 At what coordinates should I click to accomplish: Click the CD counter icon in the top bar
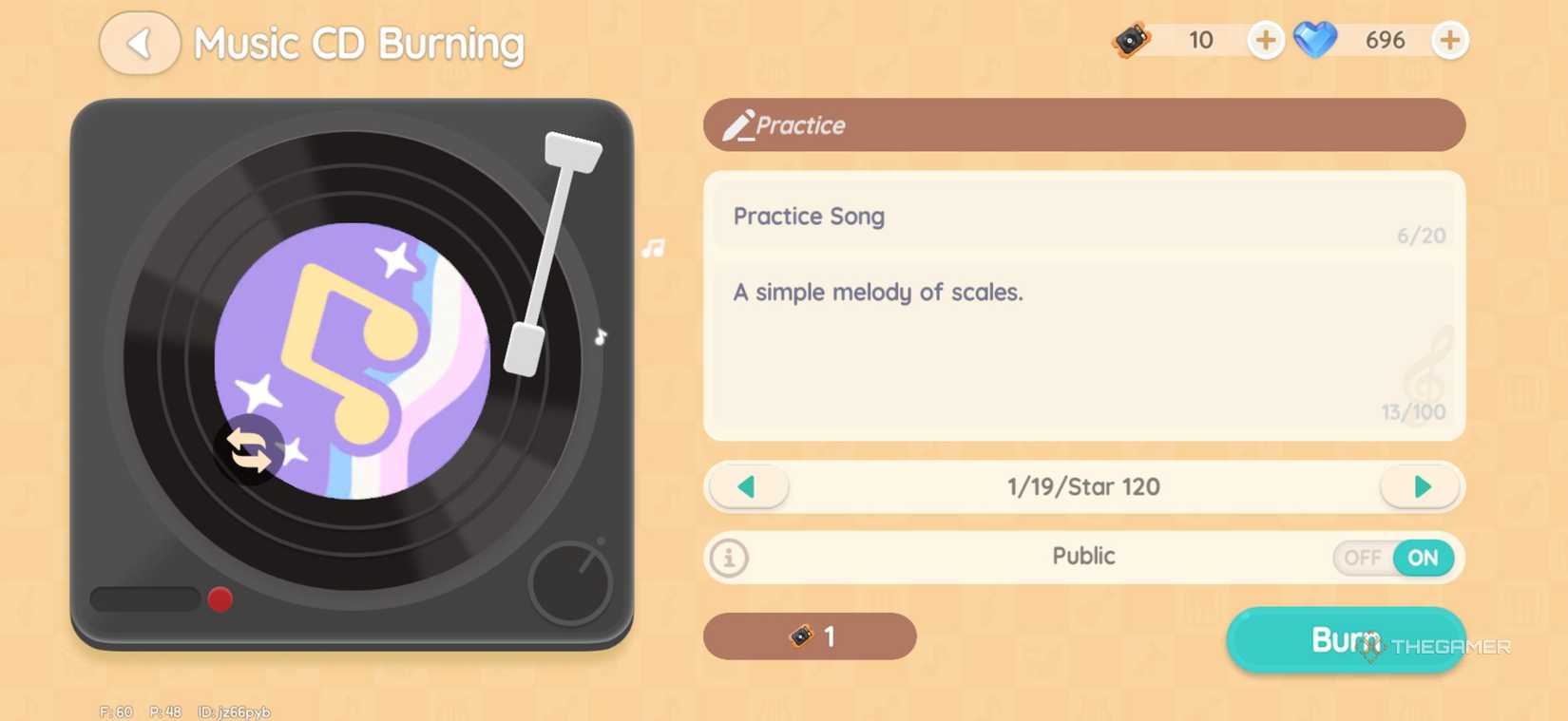1131,40
